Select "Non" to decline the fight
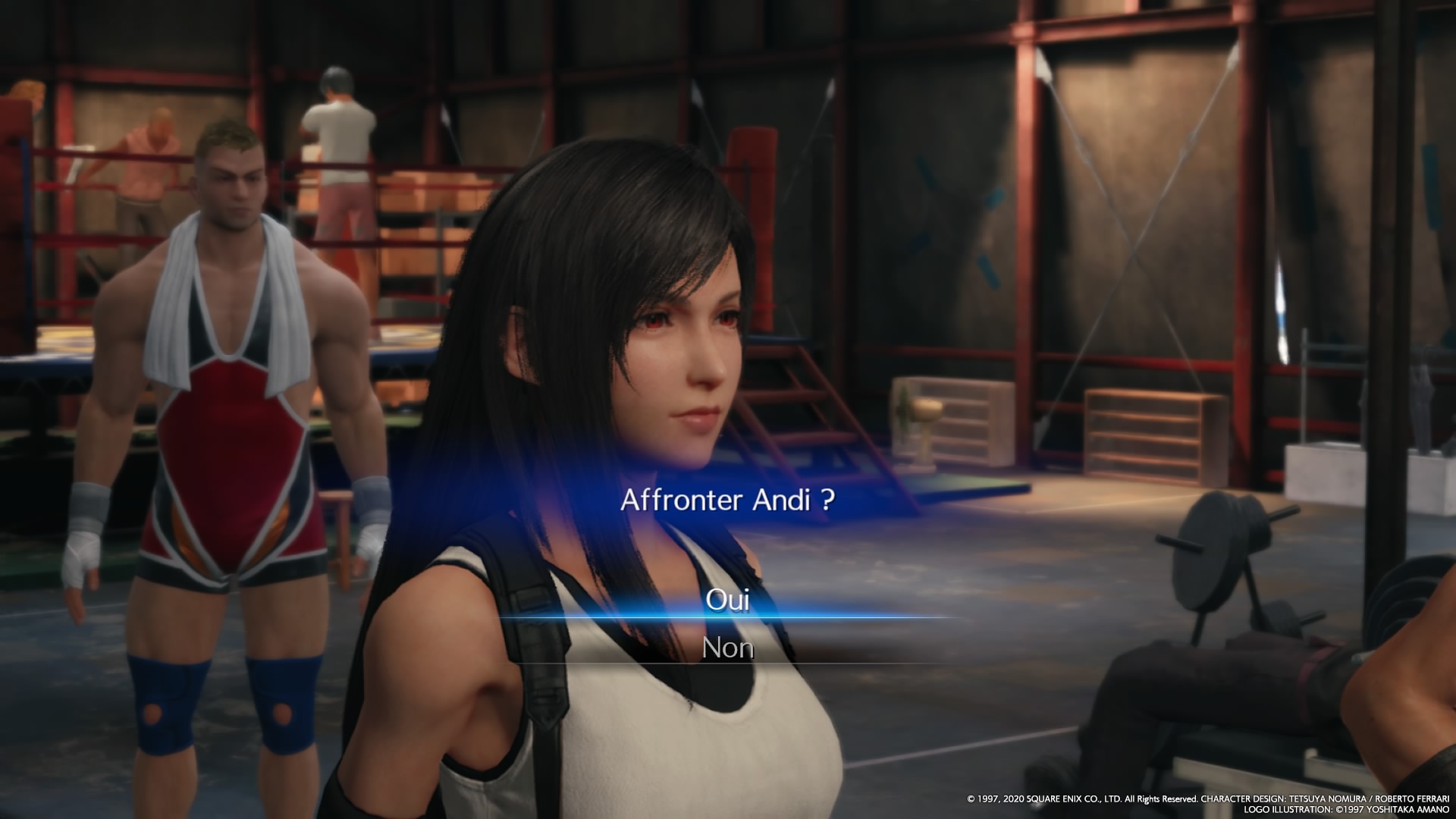This screenshot has width=1456, height=819. point(727,648)
